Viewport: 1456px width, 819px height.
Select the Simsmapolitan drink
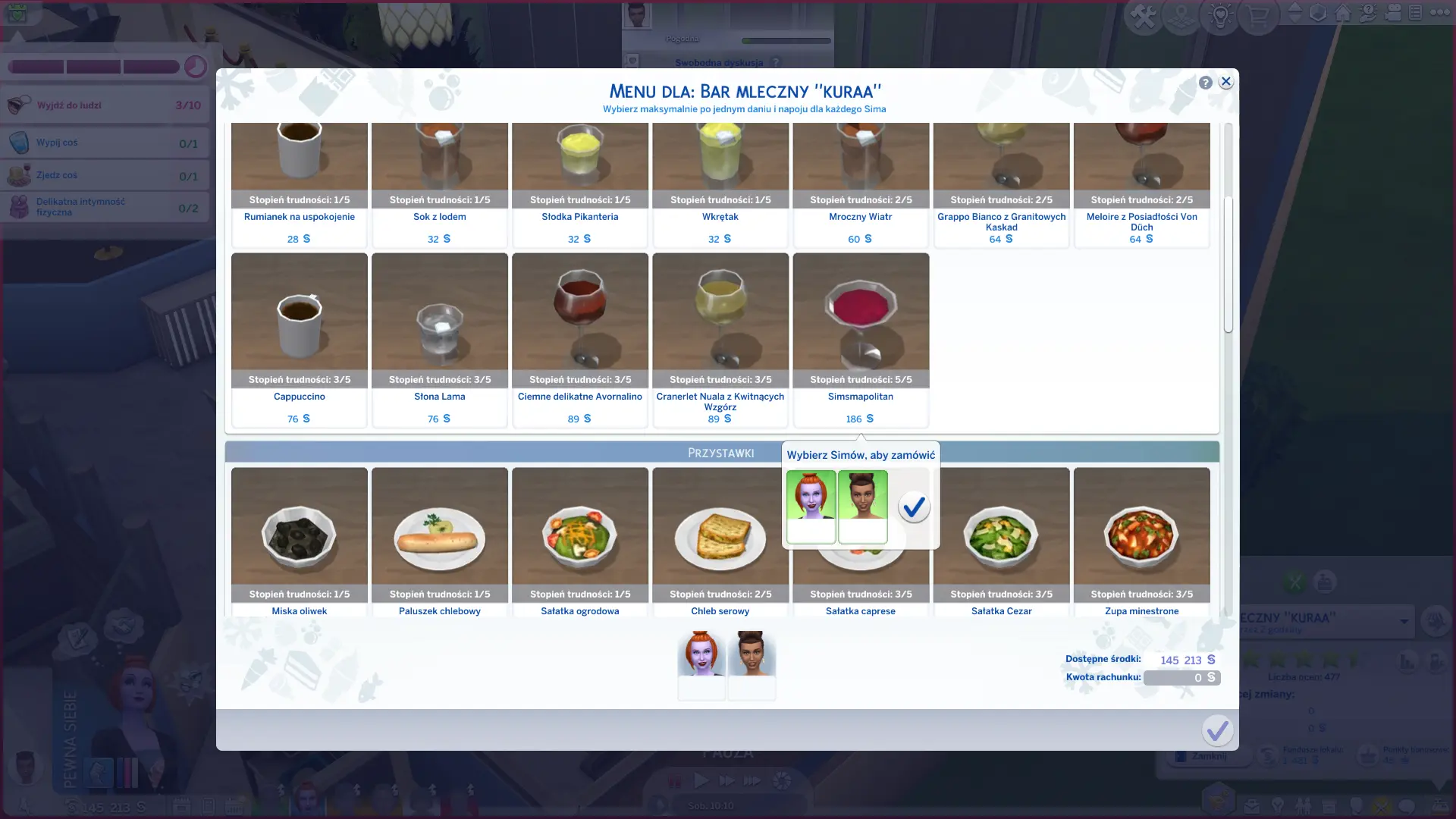tap(860, 326)
